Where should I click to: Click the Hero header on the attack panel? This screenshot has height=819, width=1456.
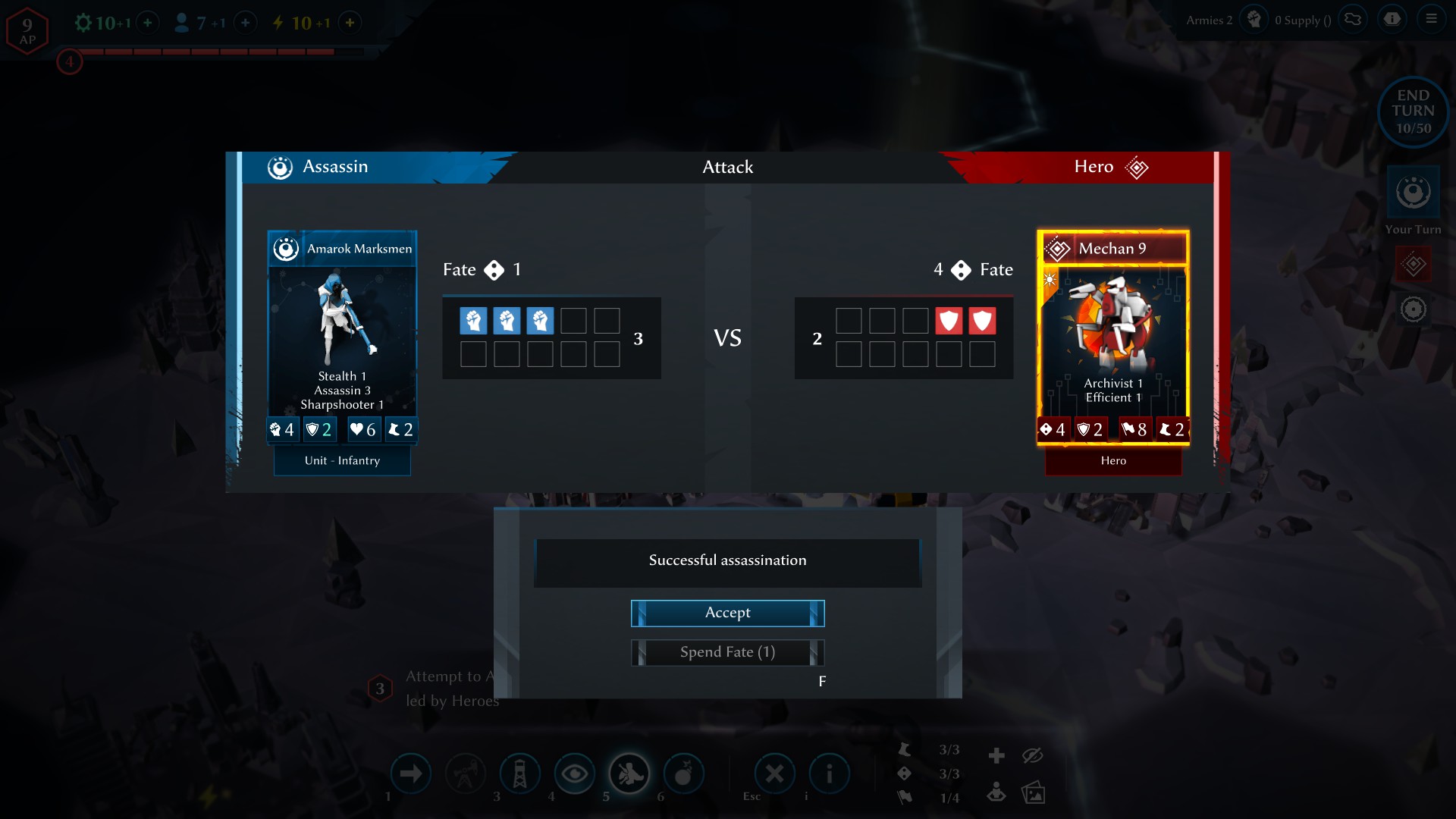click(x=1093, y=167)
